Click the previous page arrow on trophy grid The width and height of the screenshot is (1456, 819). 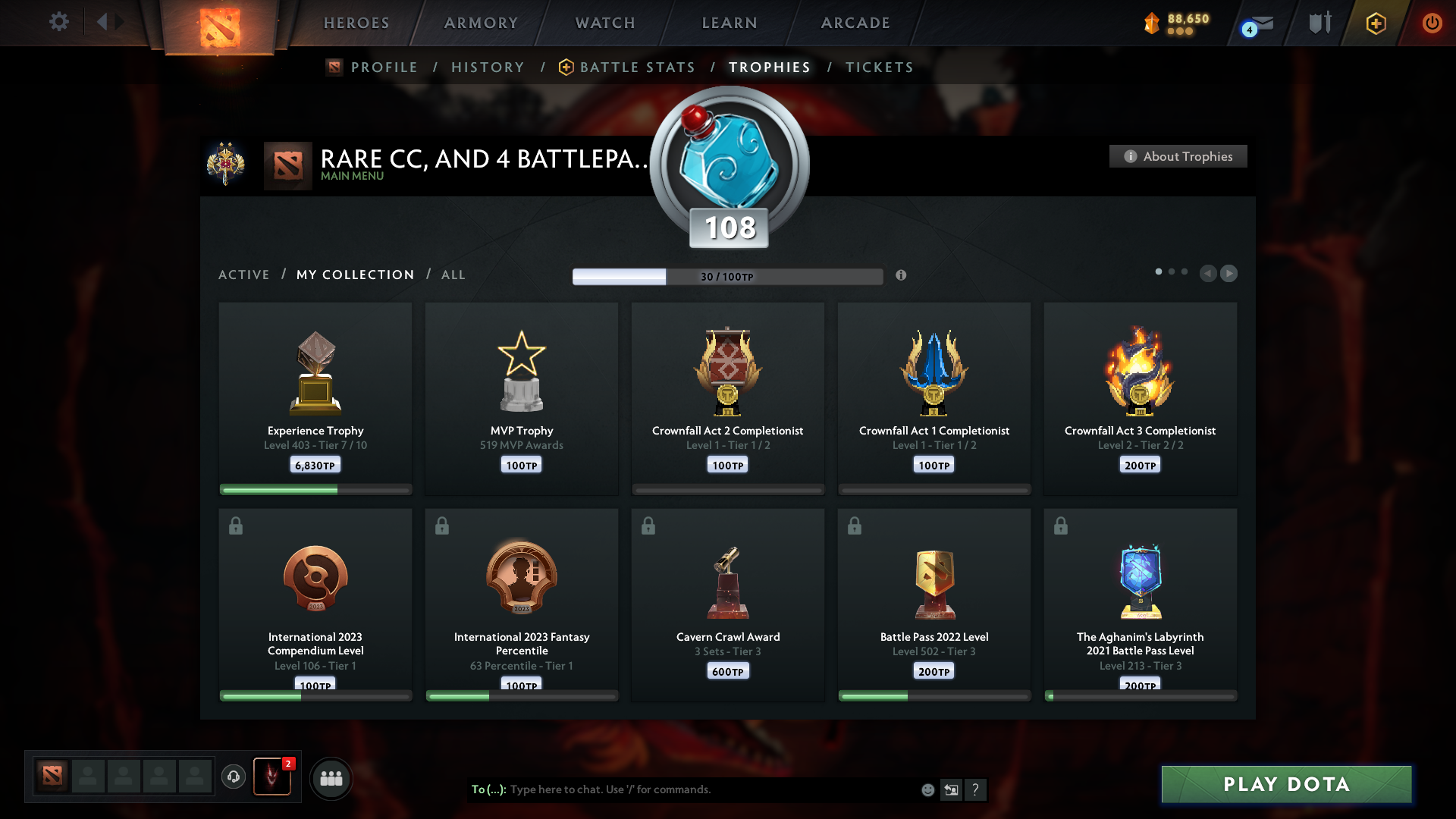pos(1209,273)
